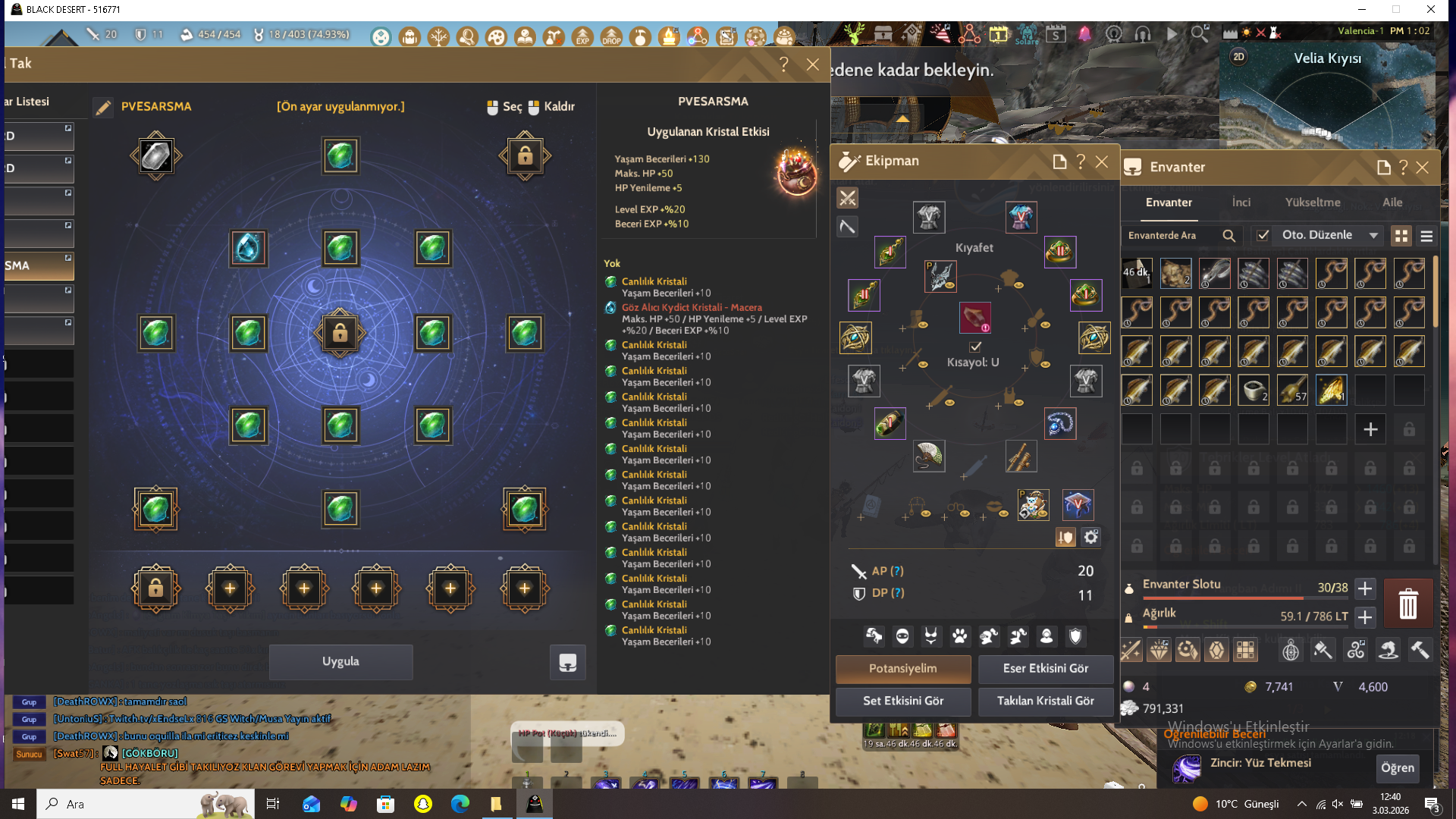Open the gear settings icon in the Ekipman window
The height and width of the screenshot is (819, 1456).
(x=1091, y=536)
